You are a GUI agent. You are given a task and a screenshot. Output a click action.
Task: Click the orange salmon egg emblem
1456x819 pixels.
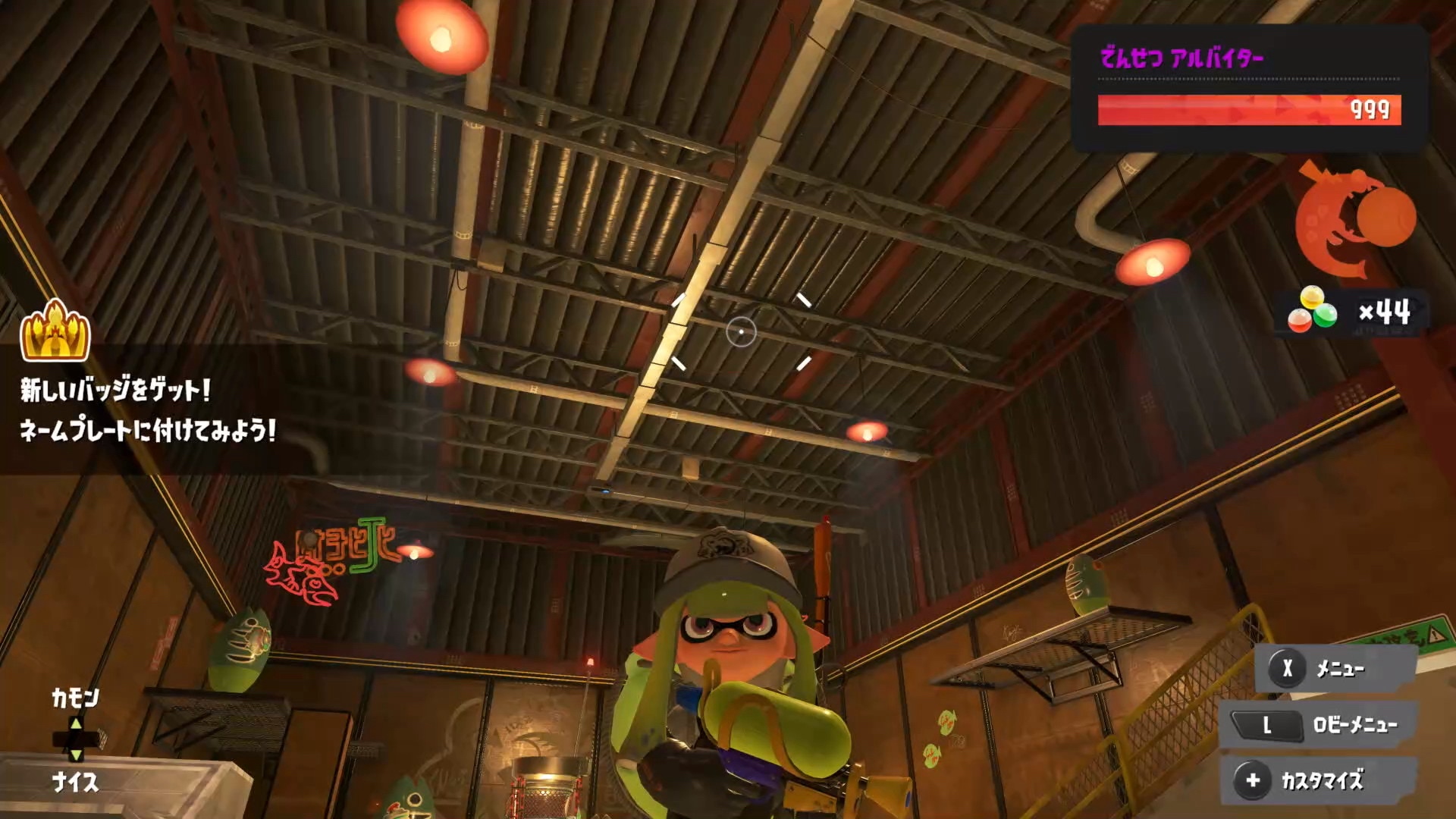tap(1354, 219)
